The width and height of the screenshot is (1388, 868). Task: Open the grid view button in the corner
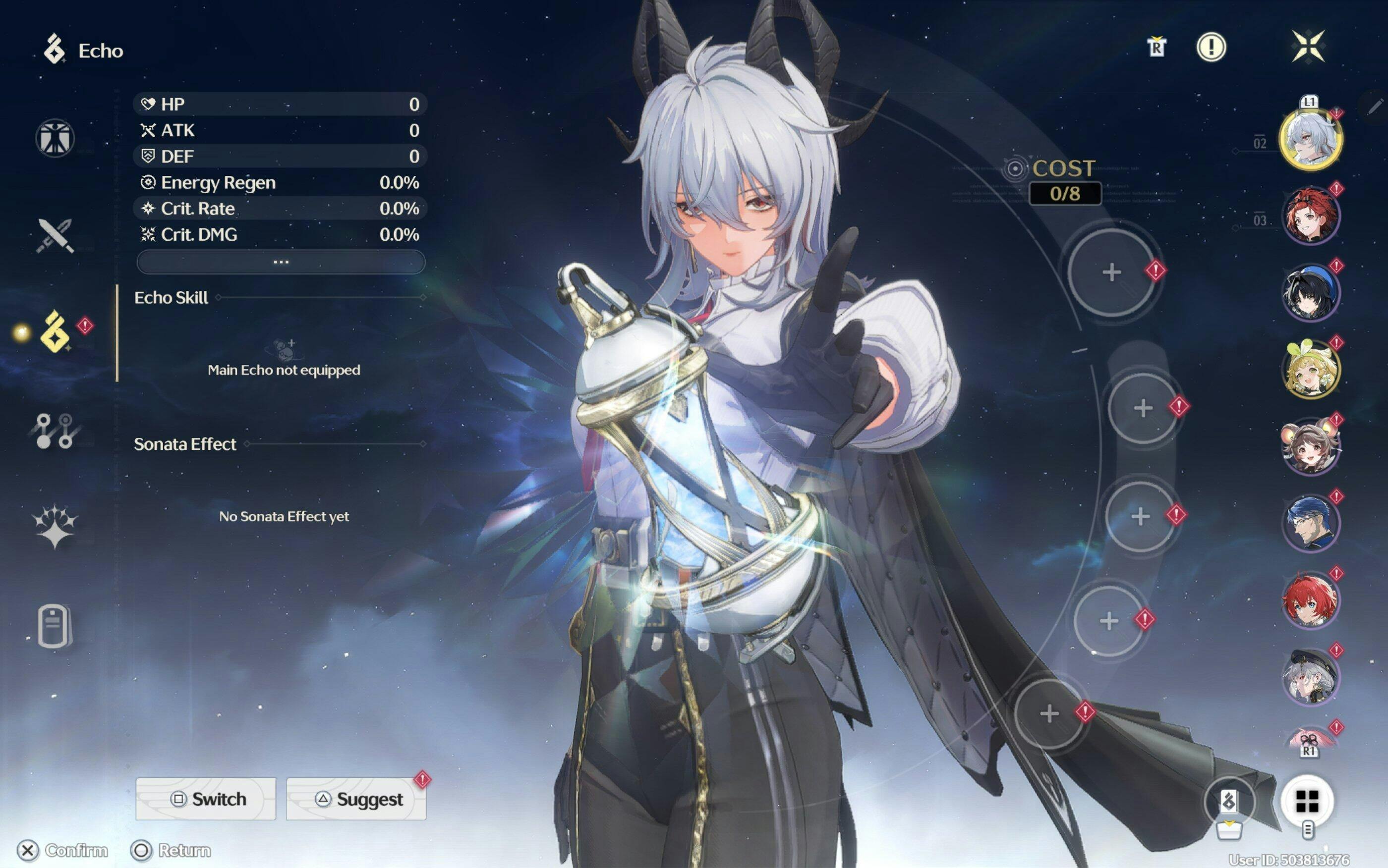pyautogui.click(x=1308, y=802)
